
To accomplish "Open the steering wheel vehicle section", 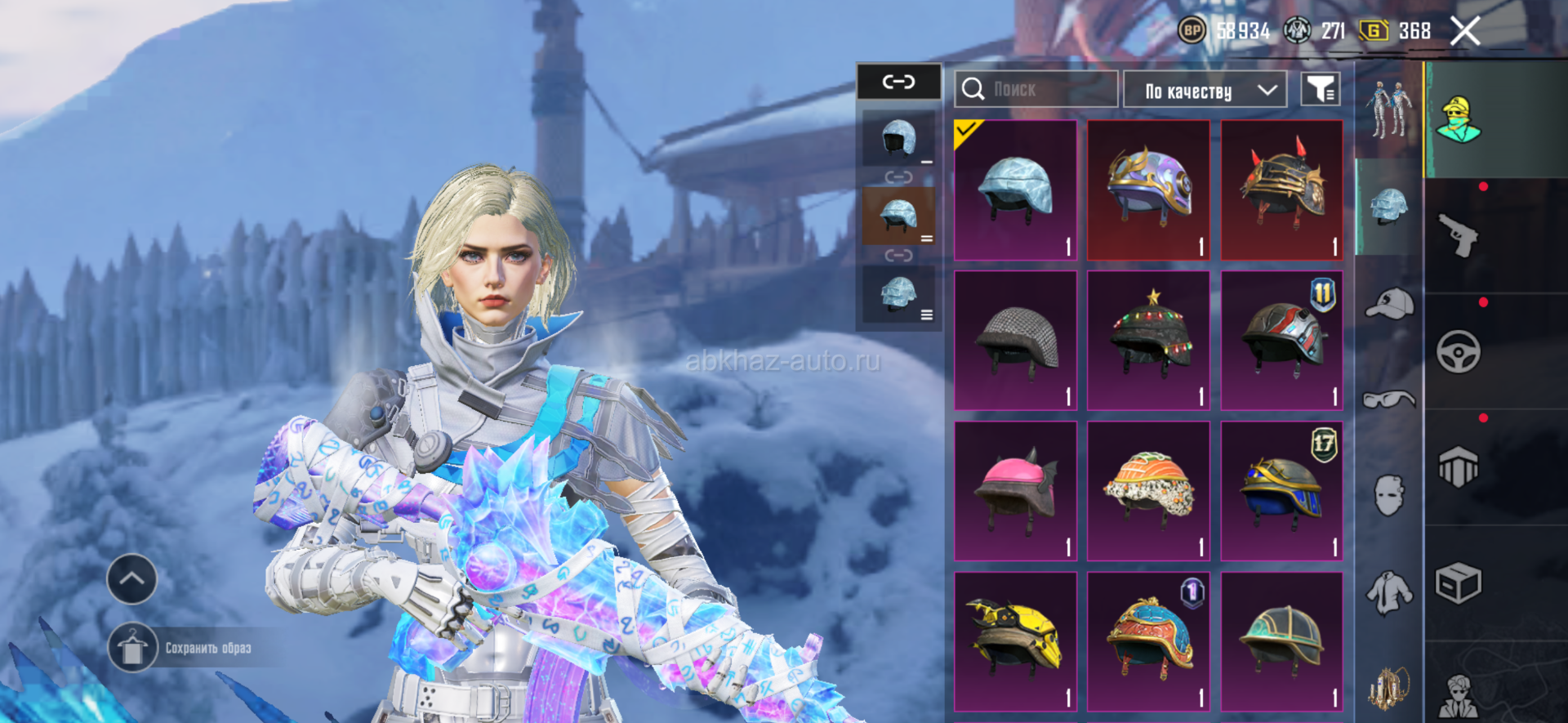I will [x=1459, y=351].
